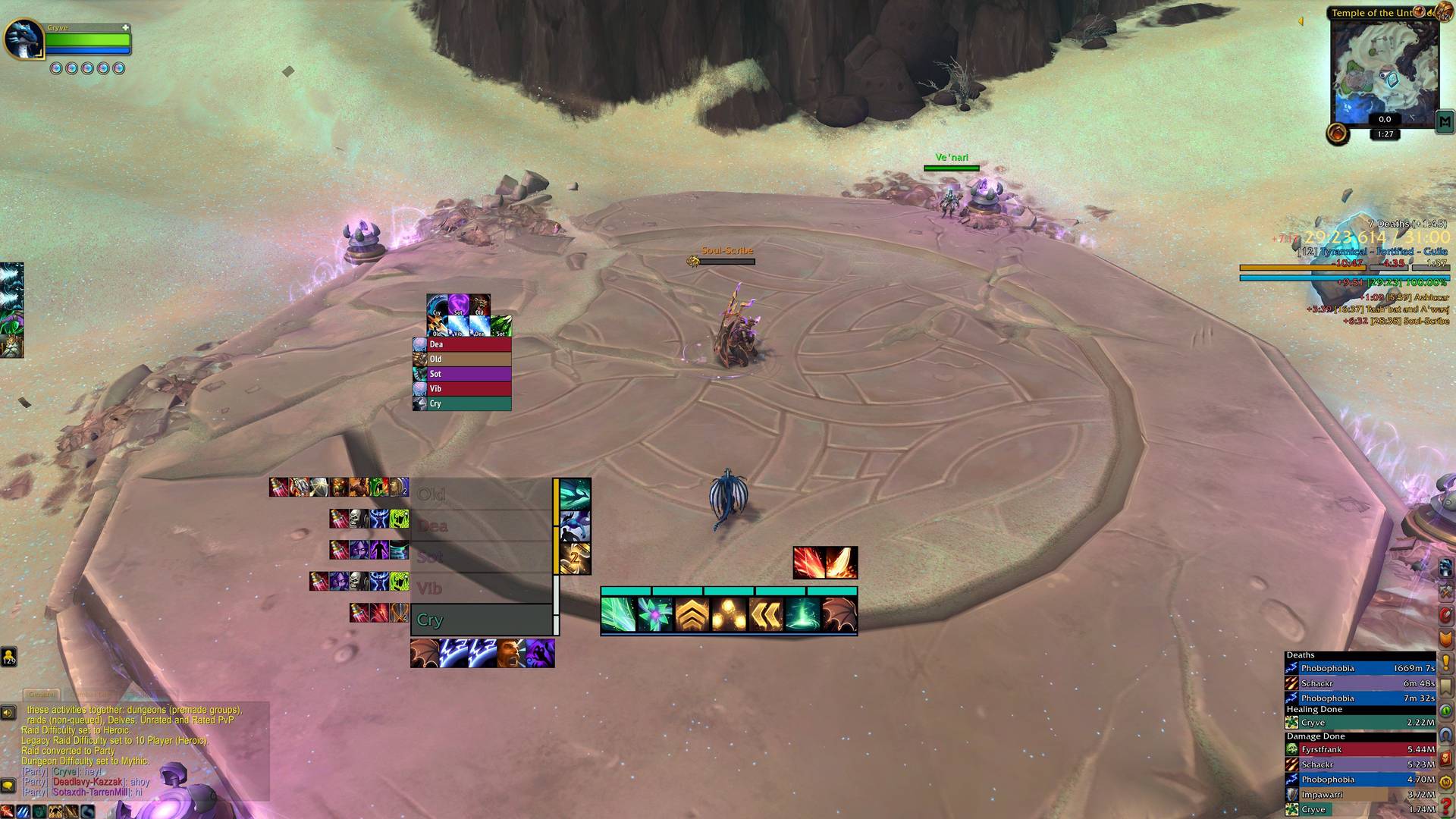Click the green M button beside the minimap
1456x819 pixels.
click(x=1444, y=121)
